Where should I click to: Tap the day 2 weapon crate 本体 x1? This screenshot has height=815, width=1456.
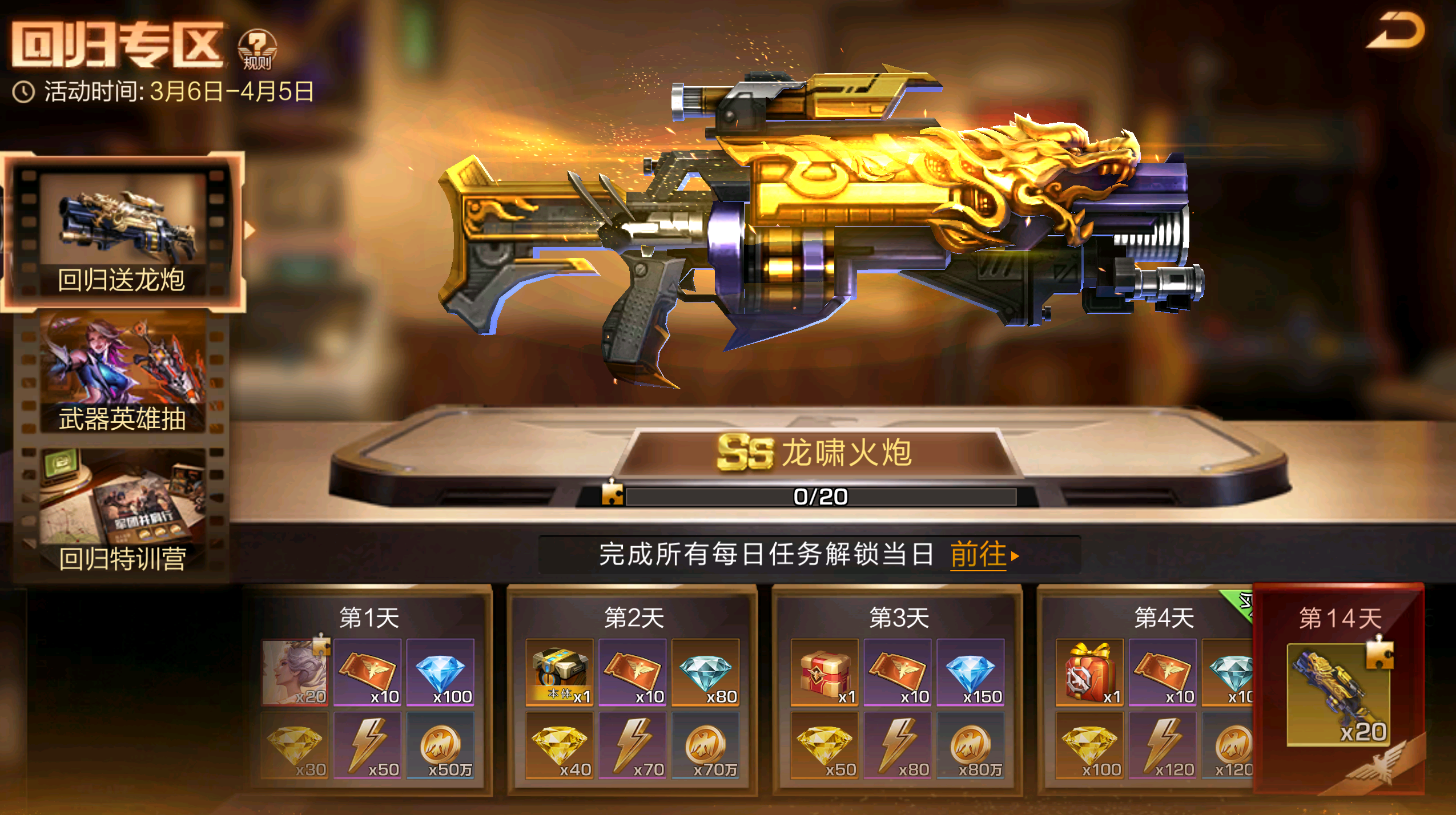(x=560, y=672)
